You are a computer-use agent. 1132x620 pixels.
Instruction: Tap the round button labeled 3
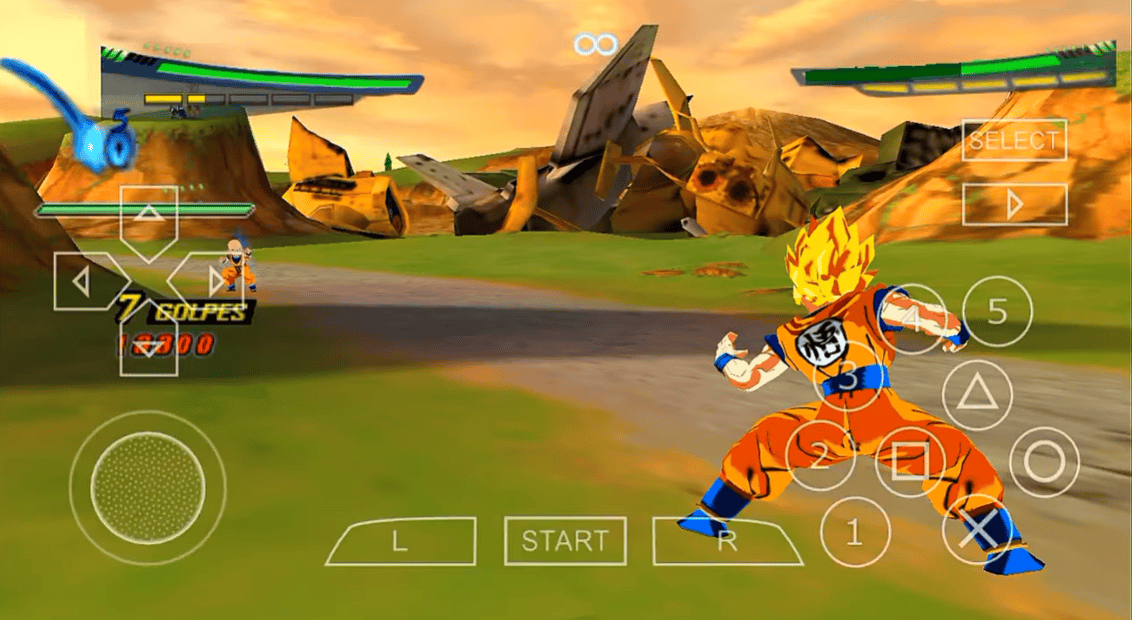pyautogui.click(x=847, y=377)
